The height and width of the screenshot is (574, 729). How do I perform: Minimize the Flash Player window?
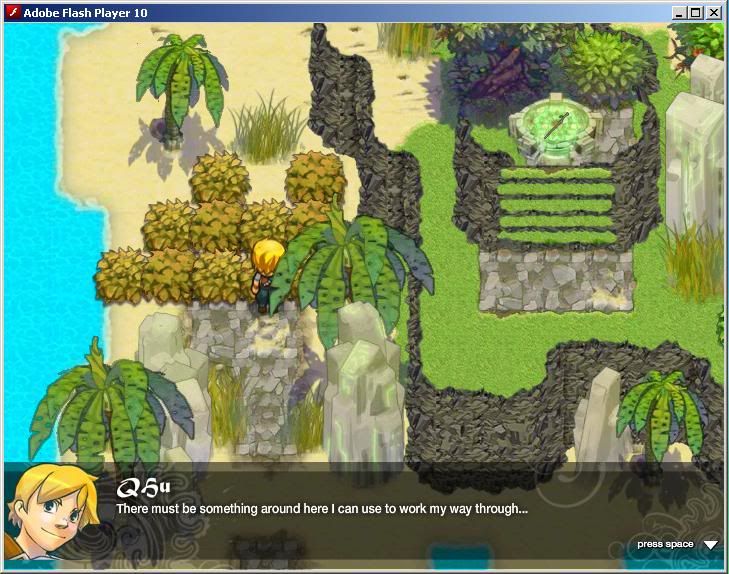(680, 13)
